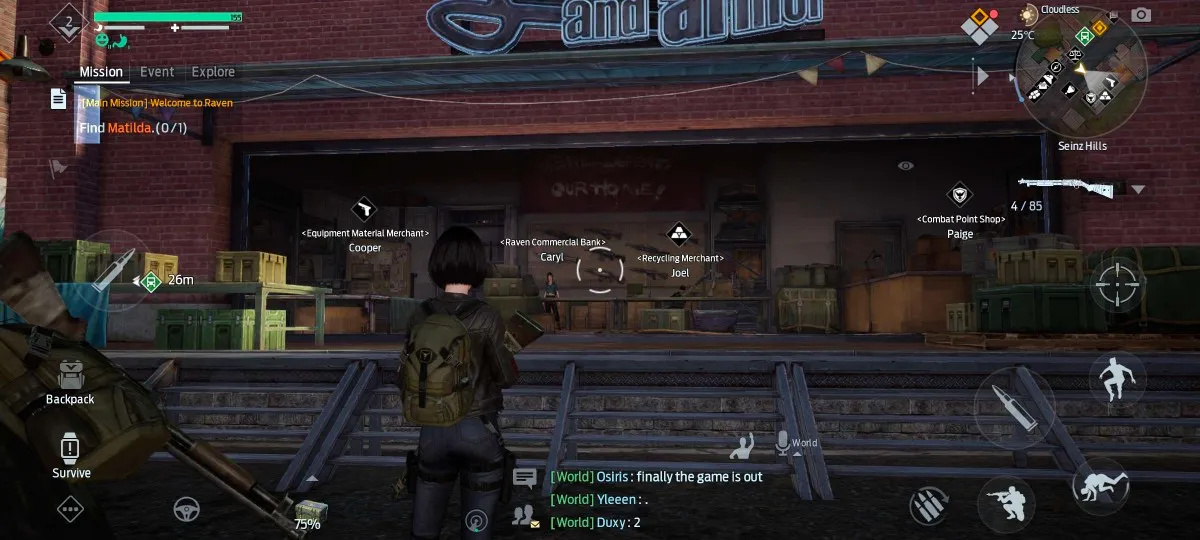Activate the dodge roll button

[1099, 487]
